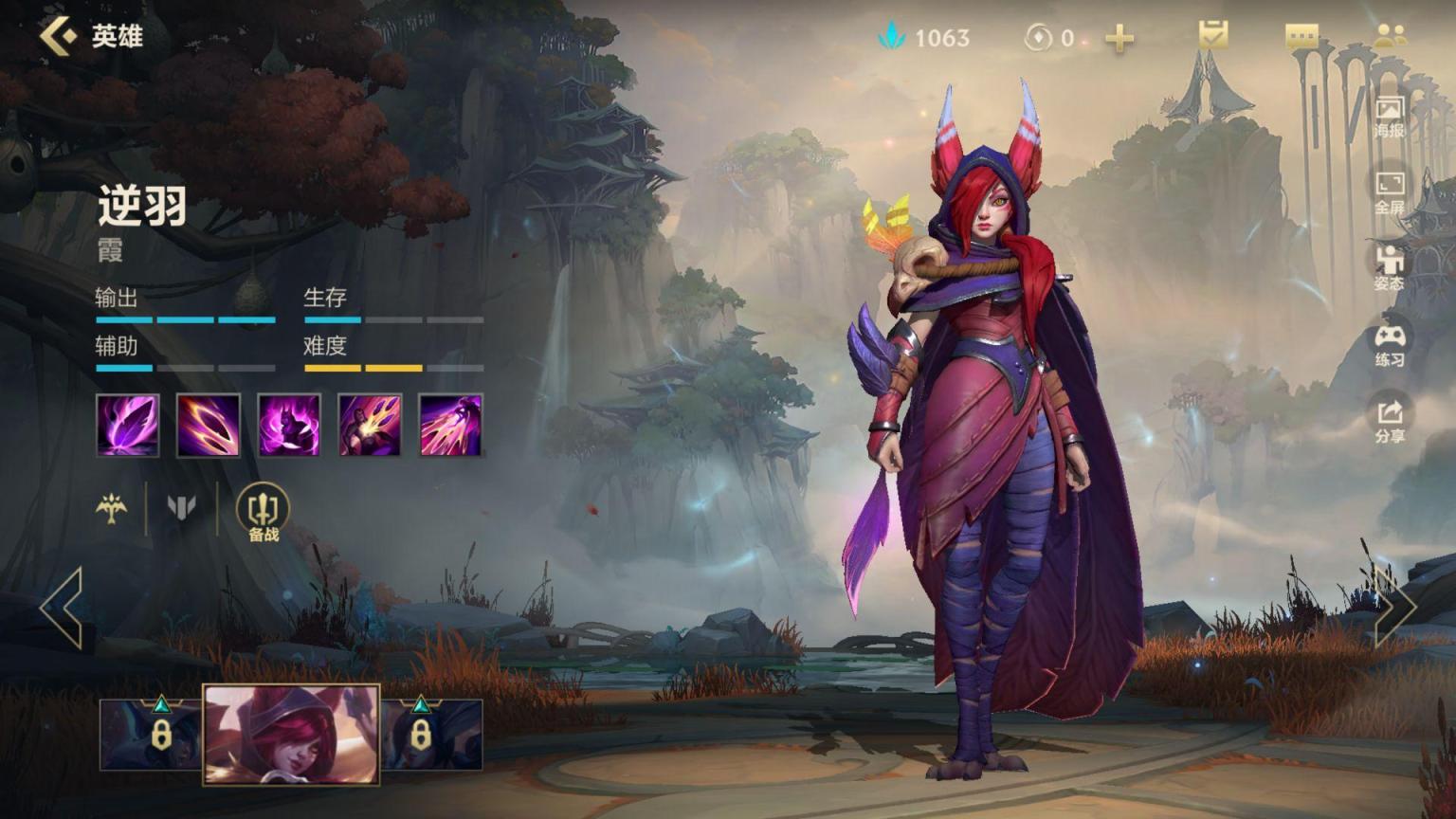Switch to fullscreen view (全屏)
The width and height of the screenshot is (1456, 819).
(1390, 191)
